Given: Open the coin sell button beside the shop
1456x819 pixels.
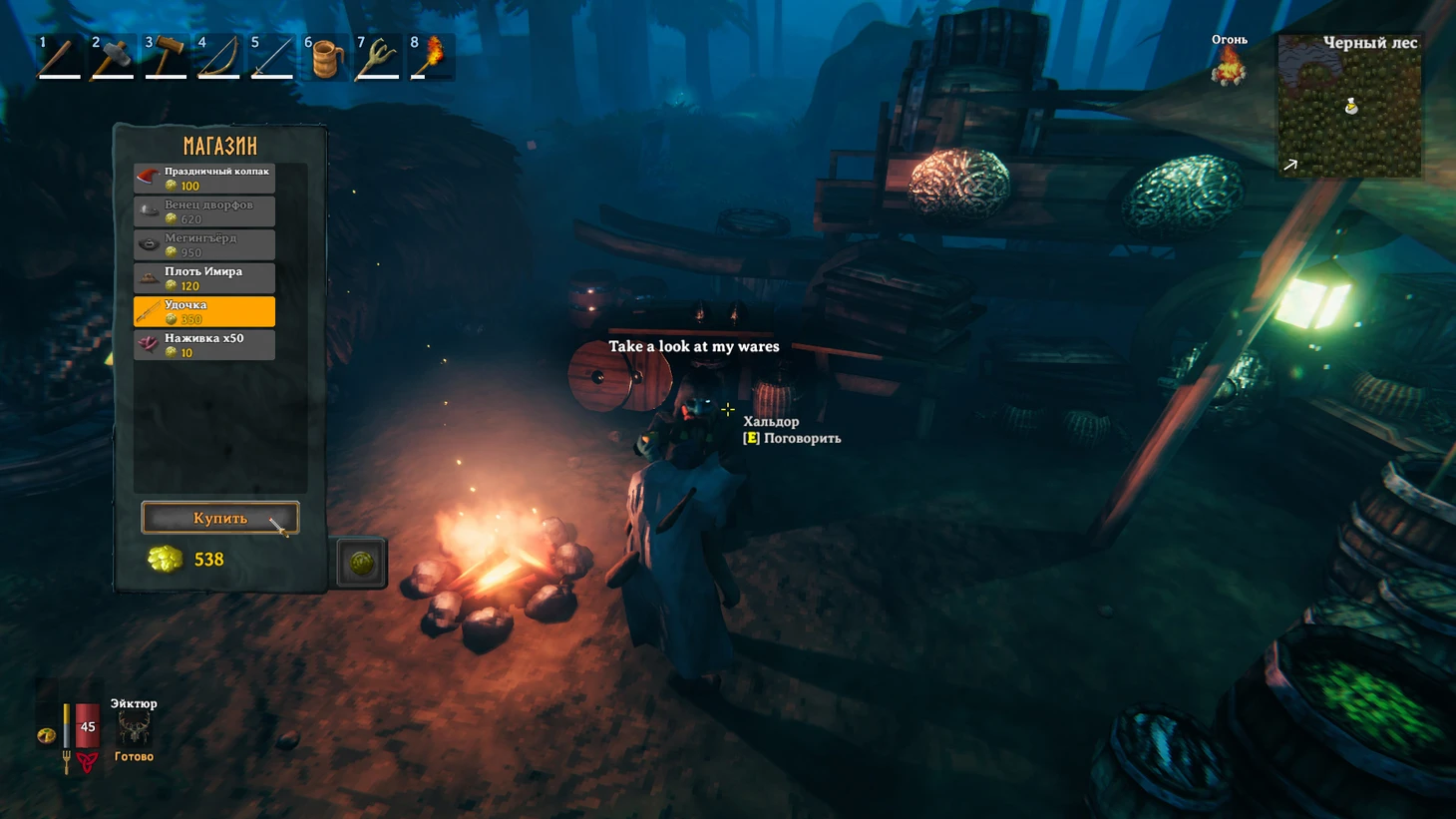Looking at the screenshot, I should coord(361,563).
